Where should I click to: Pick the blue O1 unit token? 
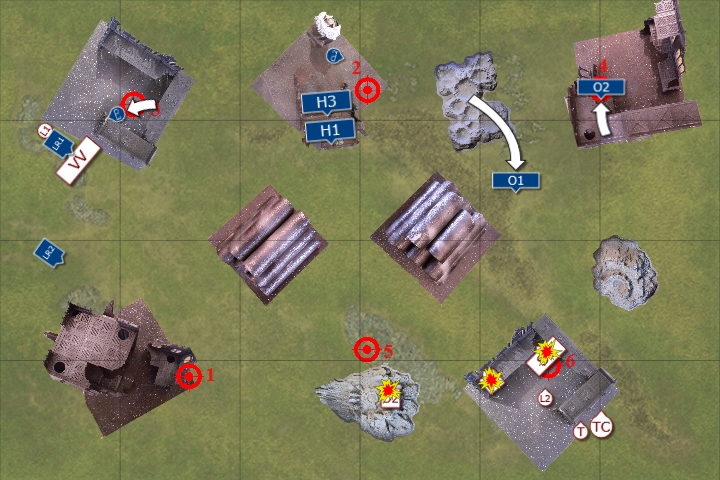(x=516, y=181)
